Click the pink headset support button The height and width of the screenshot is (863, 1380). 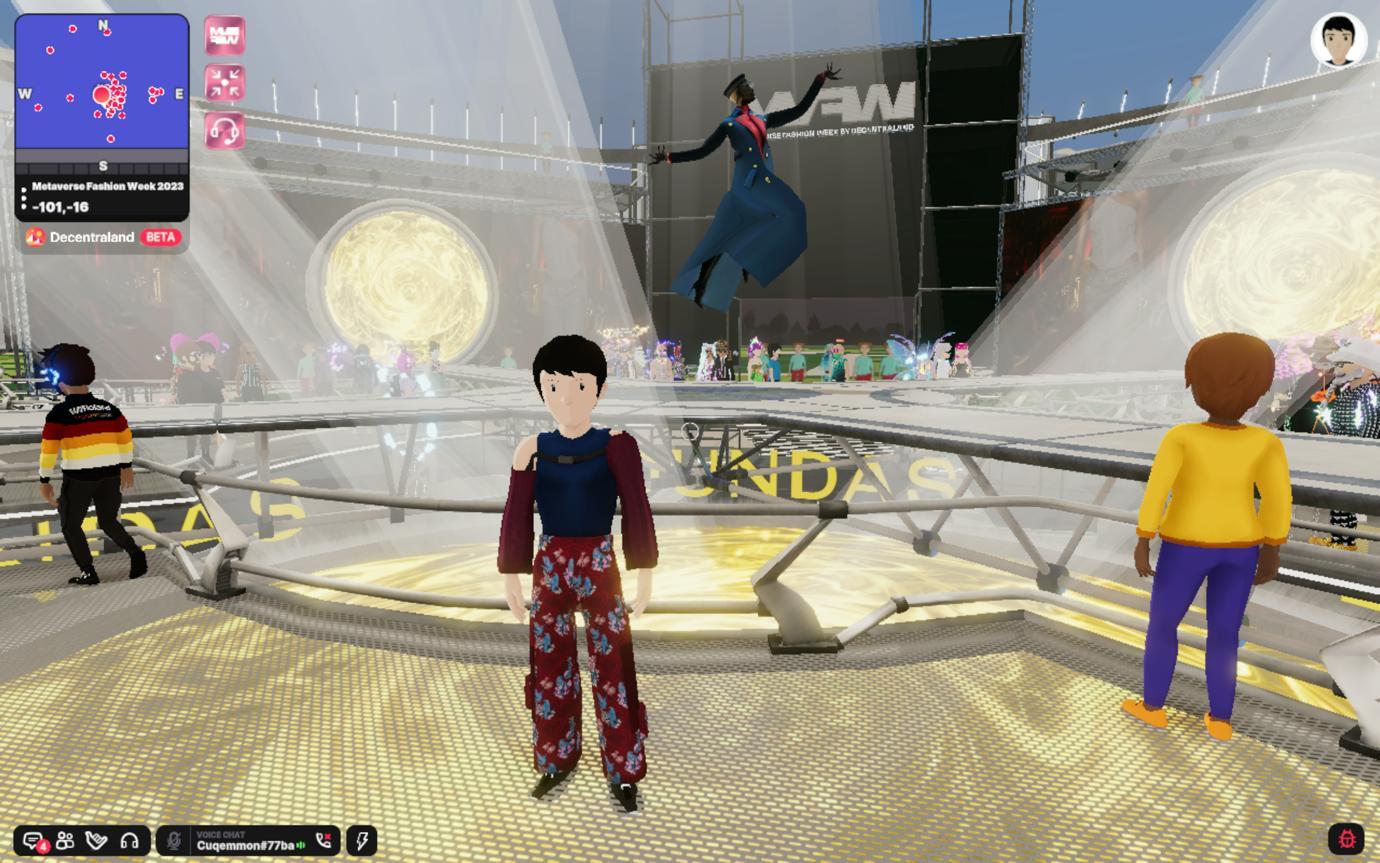pyautogui.click(x=225, y=130)
